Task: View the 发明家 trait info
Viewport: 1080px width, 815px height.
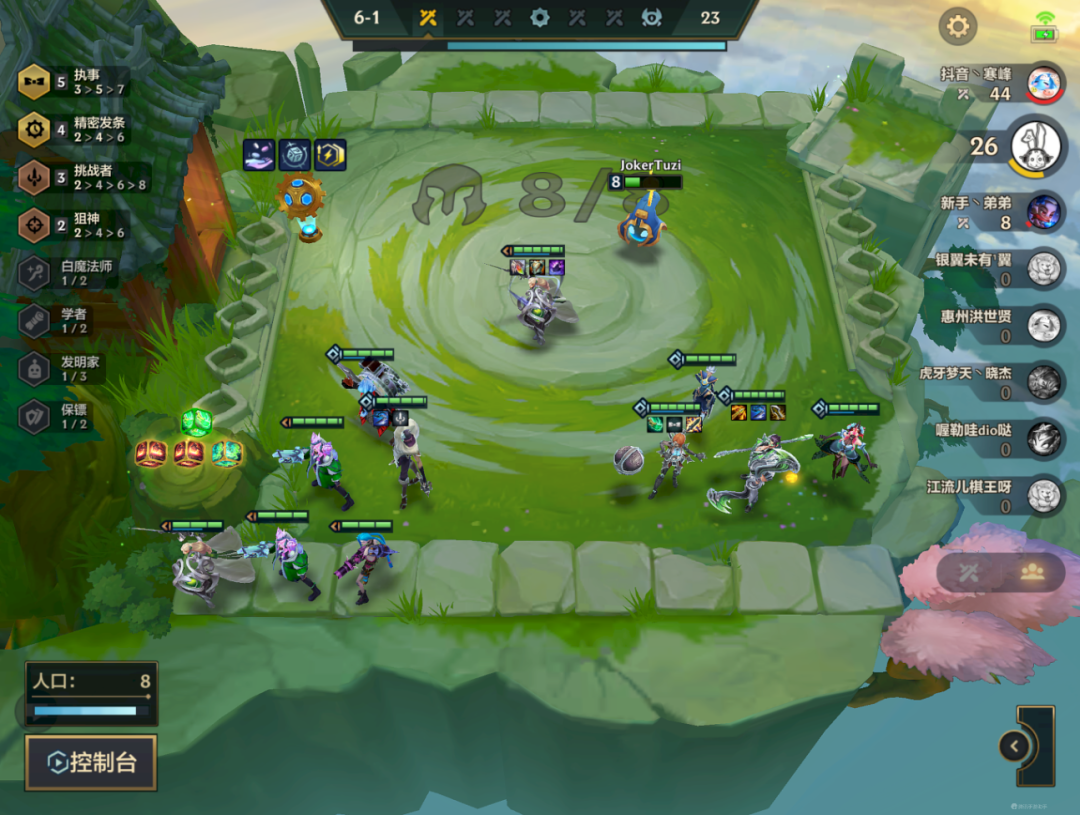Action: click(73, 368)
